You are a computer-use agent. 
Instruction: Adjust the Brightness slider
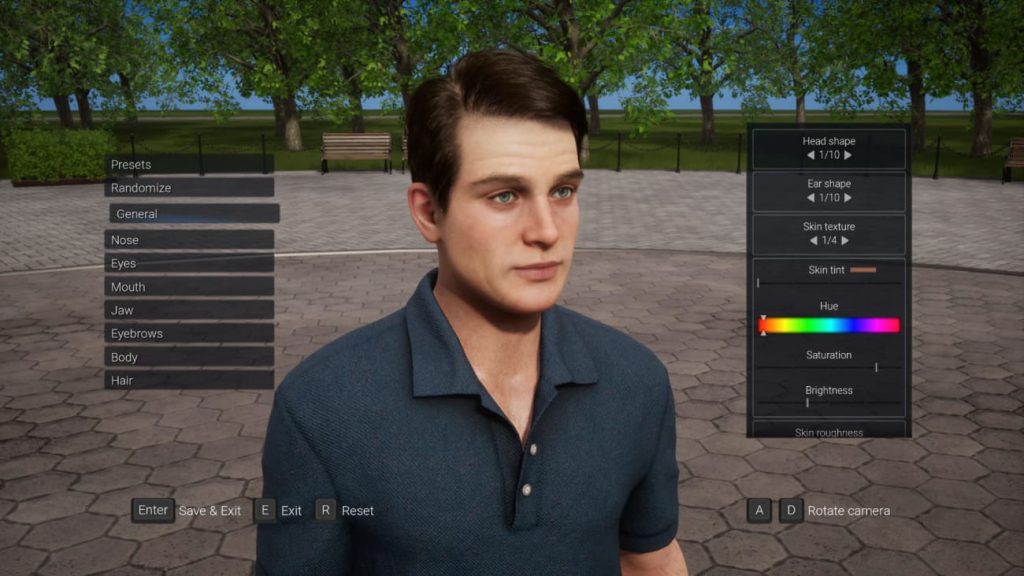tap(829, 402)
